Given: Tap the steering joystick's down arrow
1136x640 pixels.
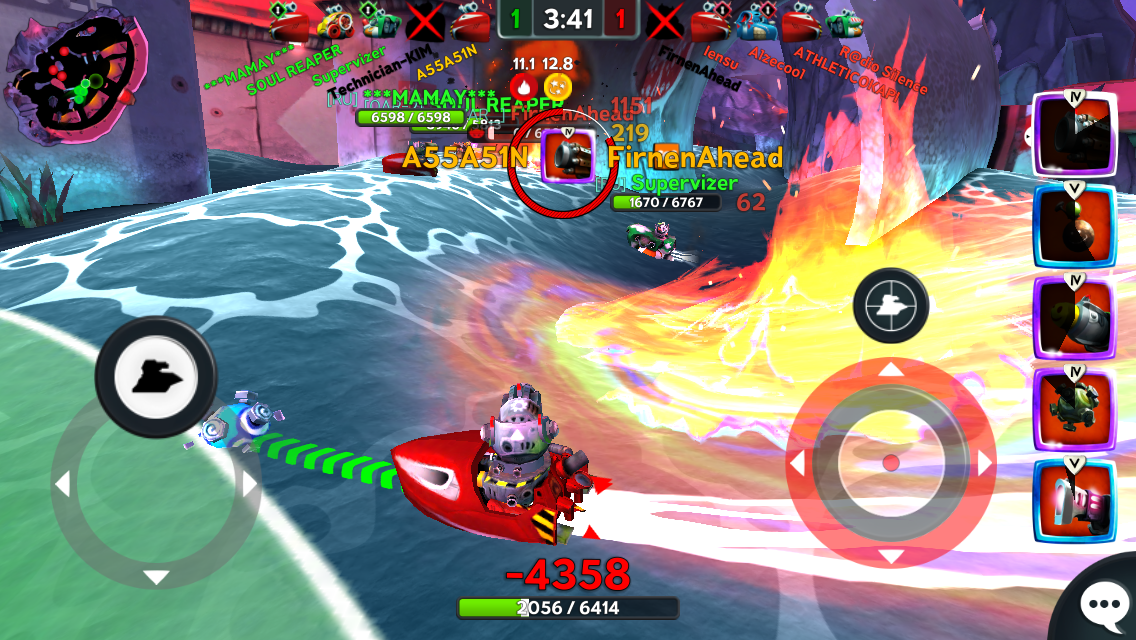Looking at the screenshot, I should [155, 577].
